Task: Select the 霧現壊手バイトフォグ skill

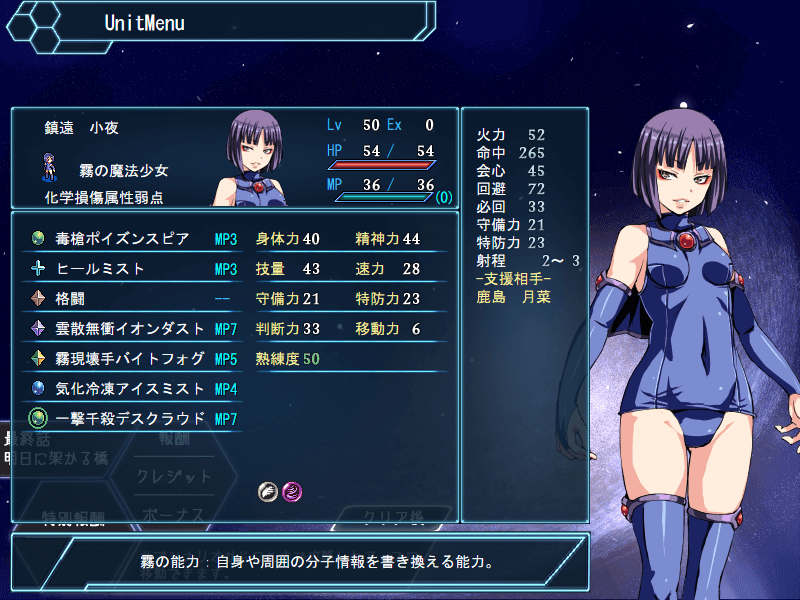Action: point(125,358)
